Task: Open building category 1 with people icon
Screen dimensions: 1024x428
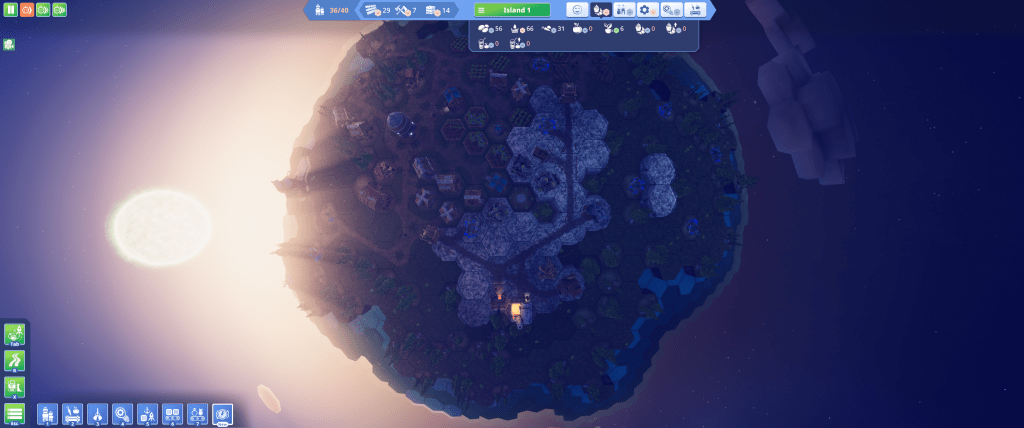Action: (x=47, y=413)
